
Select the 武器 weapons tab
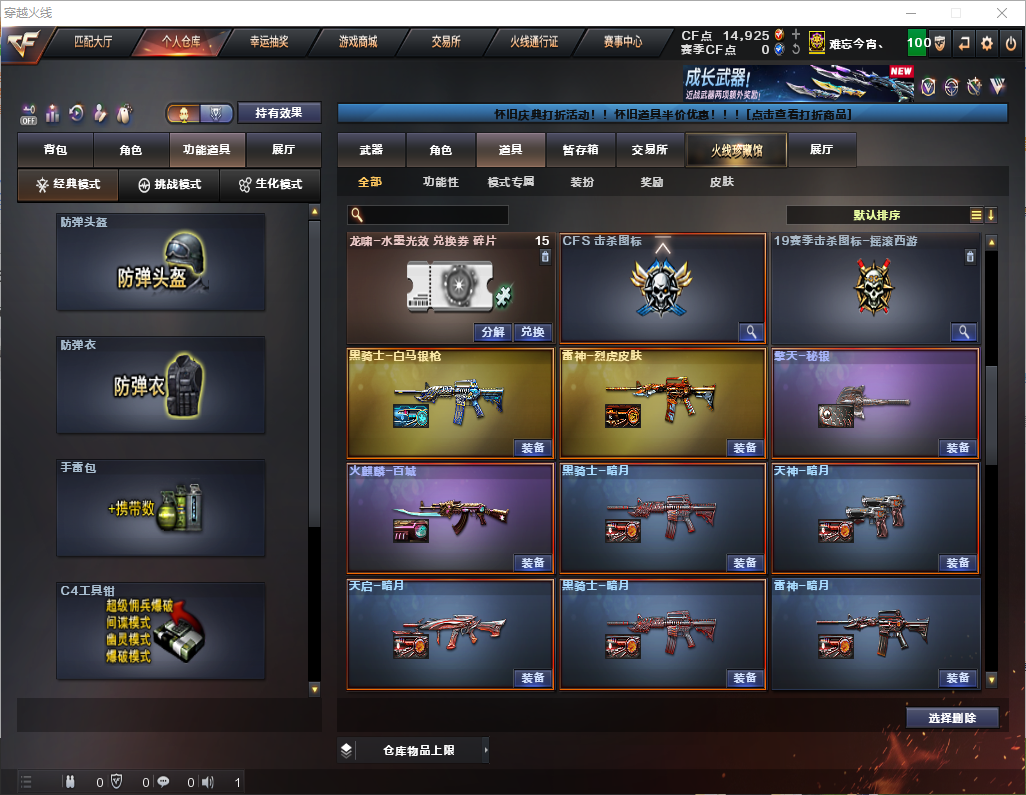pos(371,150)
